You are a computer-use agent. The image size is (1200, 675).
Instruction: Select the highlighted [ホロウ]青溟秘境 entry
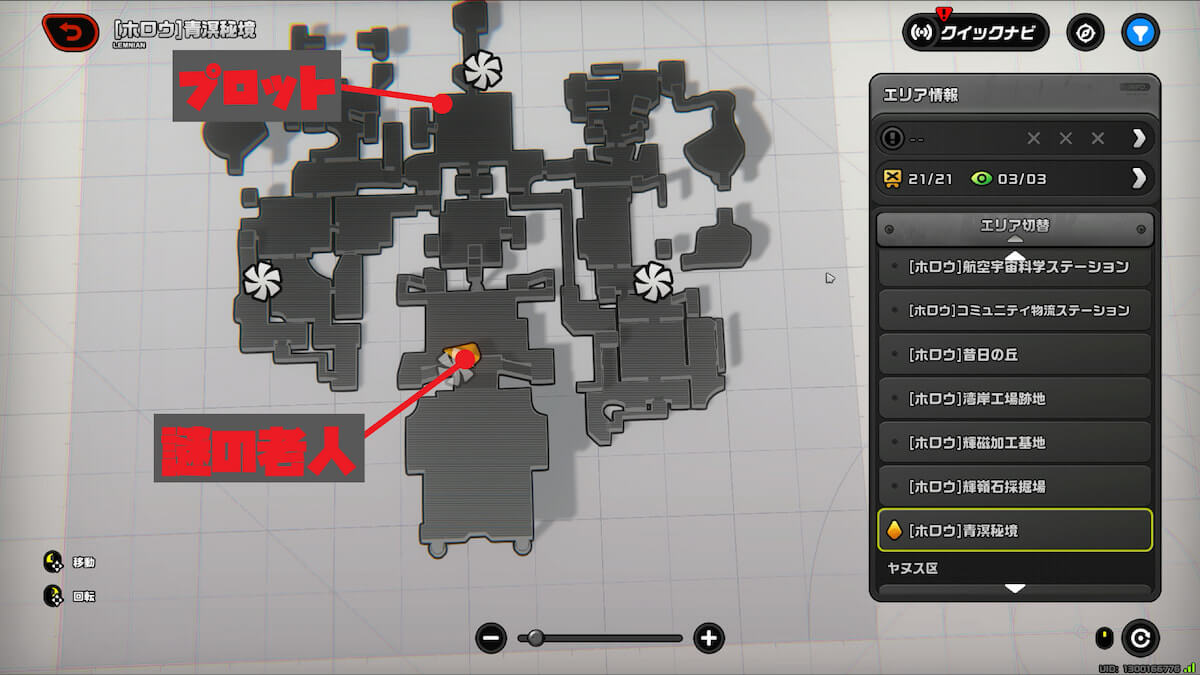point(1014,530)
